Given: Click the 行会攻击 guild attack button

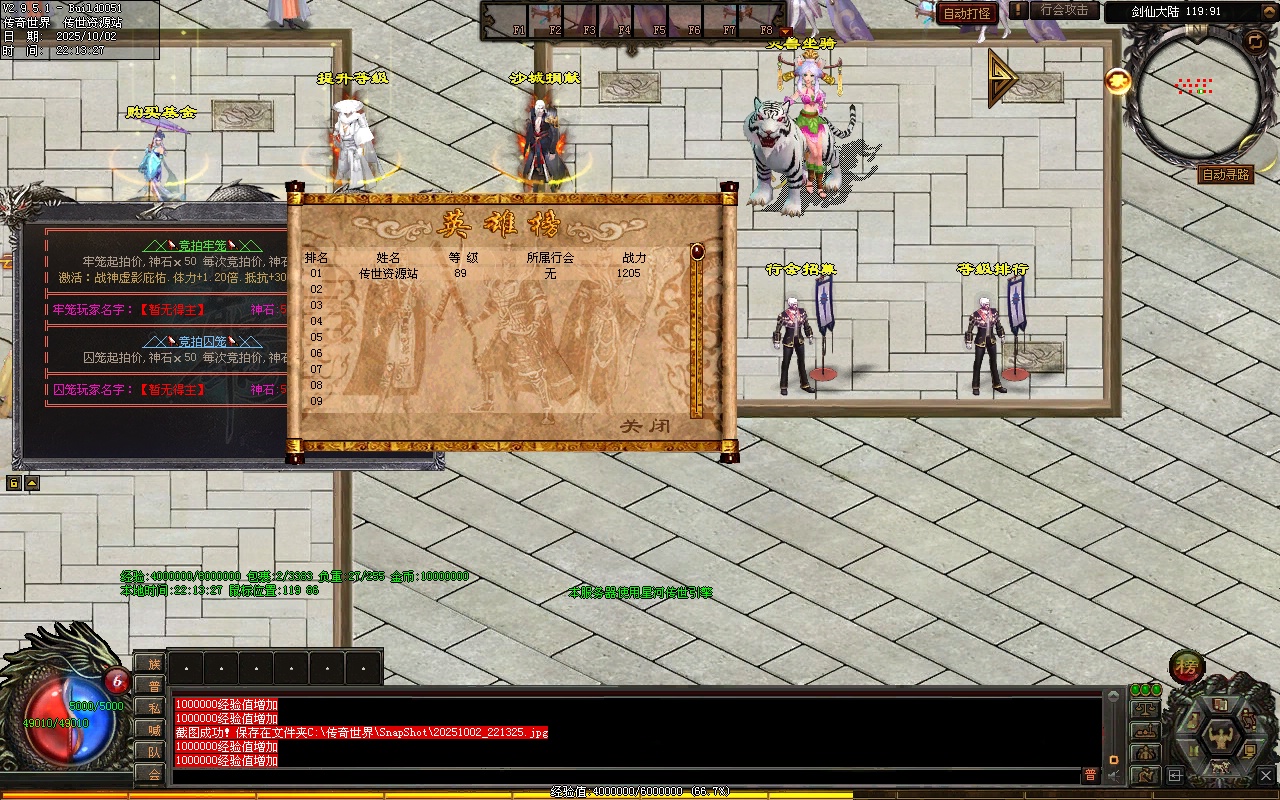Looking at the screenshot, I should pos(1064,10).
